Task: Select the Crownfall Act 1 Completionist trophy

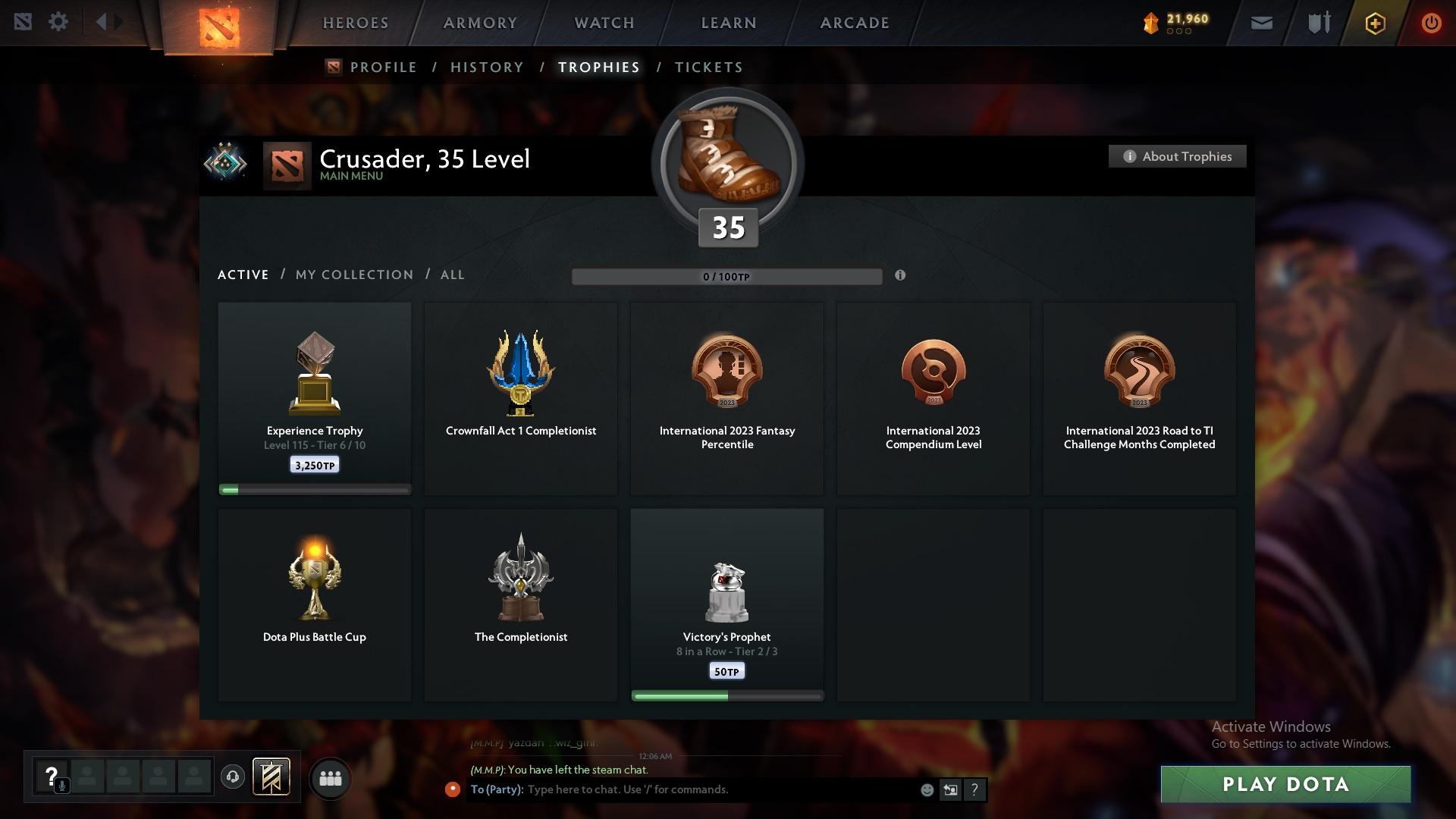Action: click(x=521, y=398)
